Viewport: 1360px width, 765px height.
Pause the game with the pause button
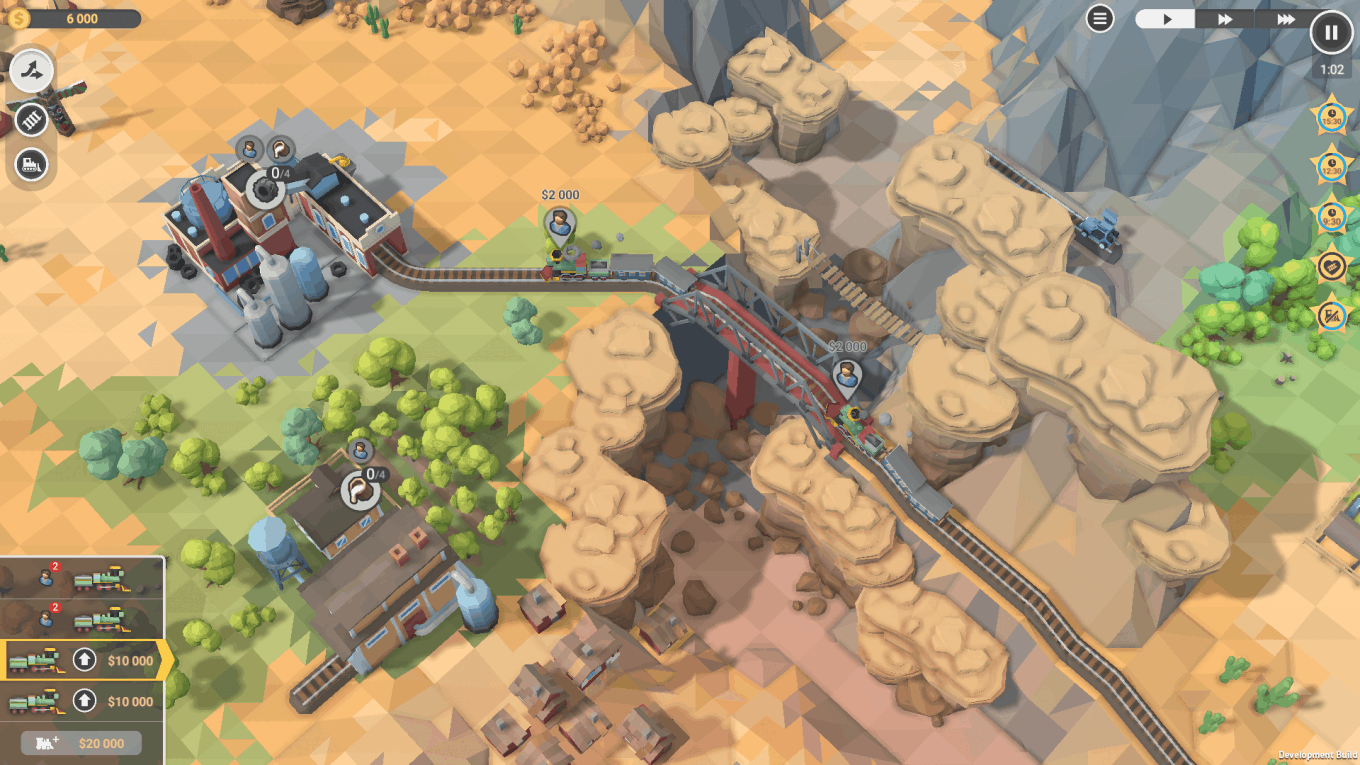click(1331, 31)
